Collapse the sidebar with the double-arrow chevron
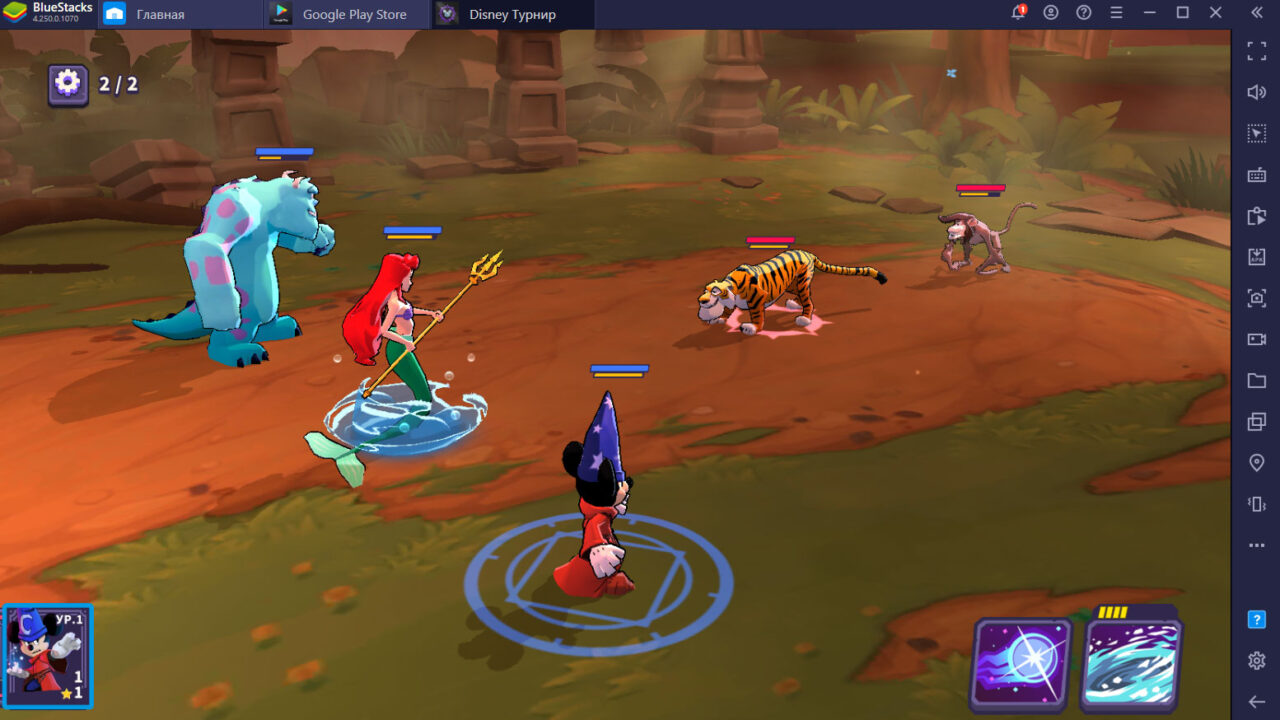1280x720 pixels. pyautogui.click(x=1257, y=14)
